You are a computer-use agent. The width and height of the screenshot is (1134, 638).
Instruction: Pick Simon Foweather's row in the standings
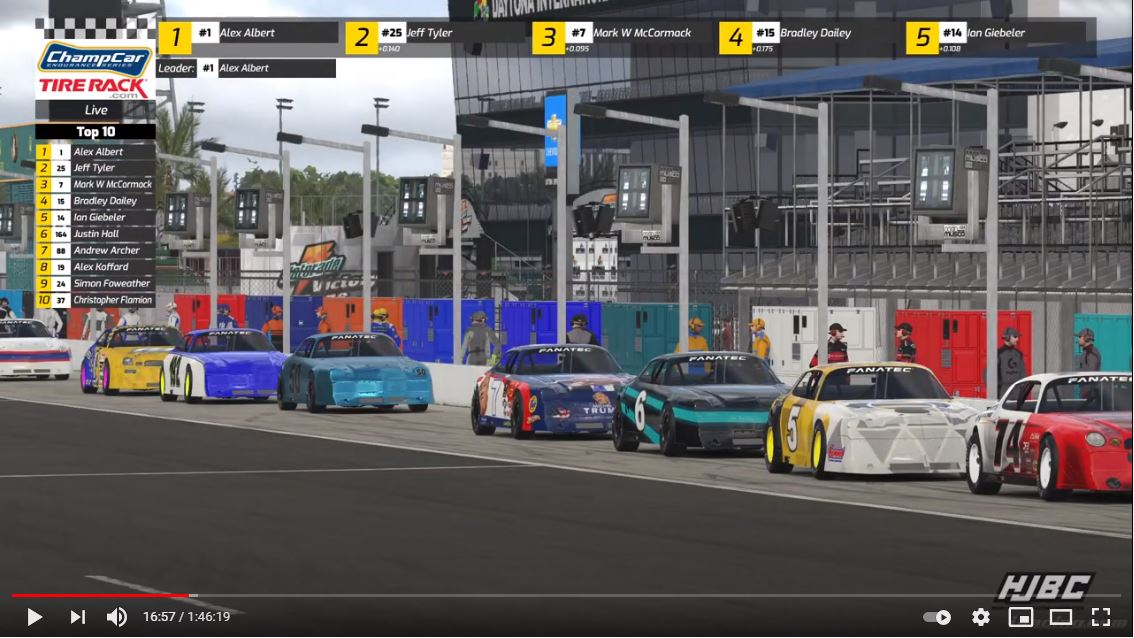[x=95, y=283]
